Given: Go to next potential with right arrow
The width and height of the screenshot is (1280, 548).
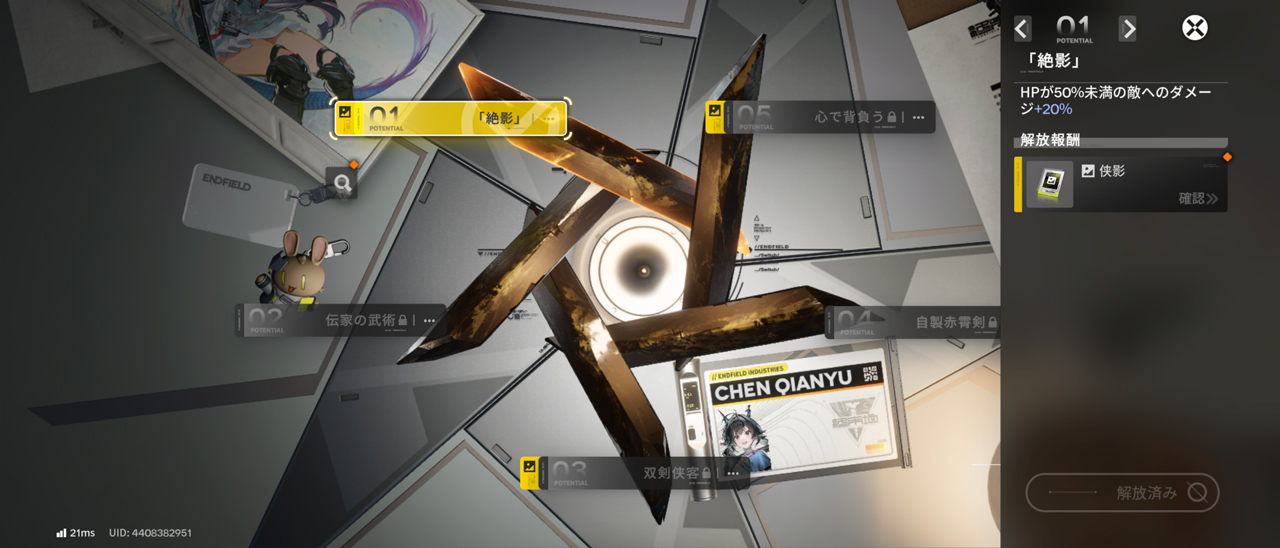Looking at the screenshot, I should pyautogui.click(x=1127, y=29).
